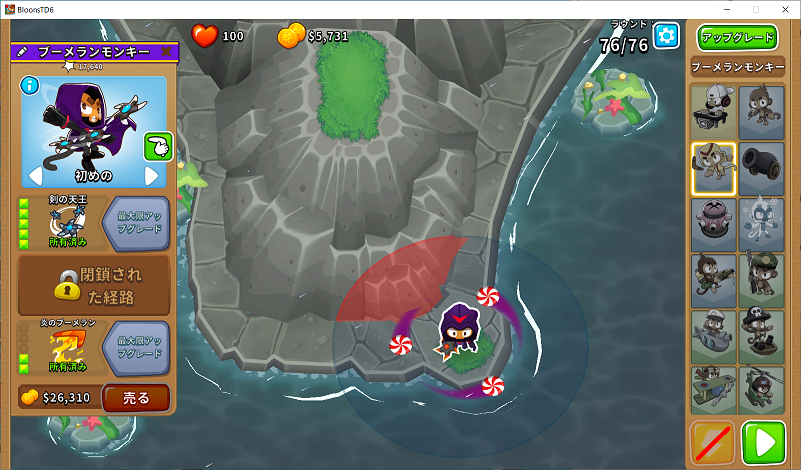Image resolution: width=801 pixels, height=470 pixels.
Task: Open tower info with the blue i icon
Action: pyautogui.click(x=29, y=85)
